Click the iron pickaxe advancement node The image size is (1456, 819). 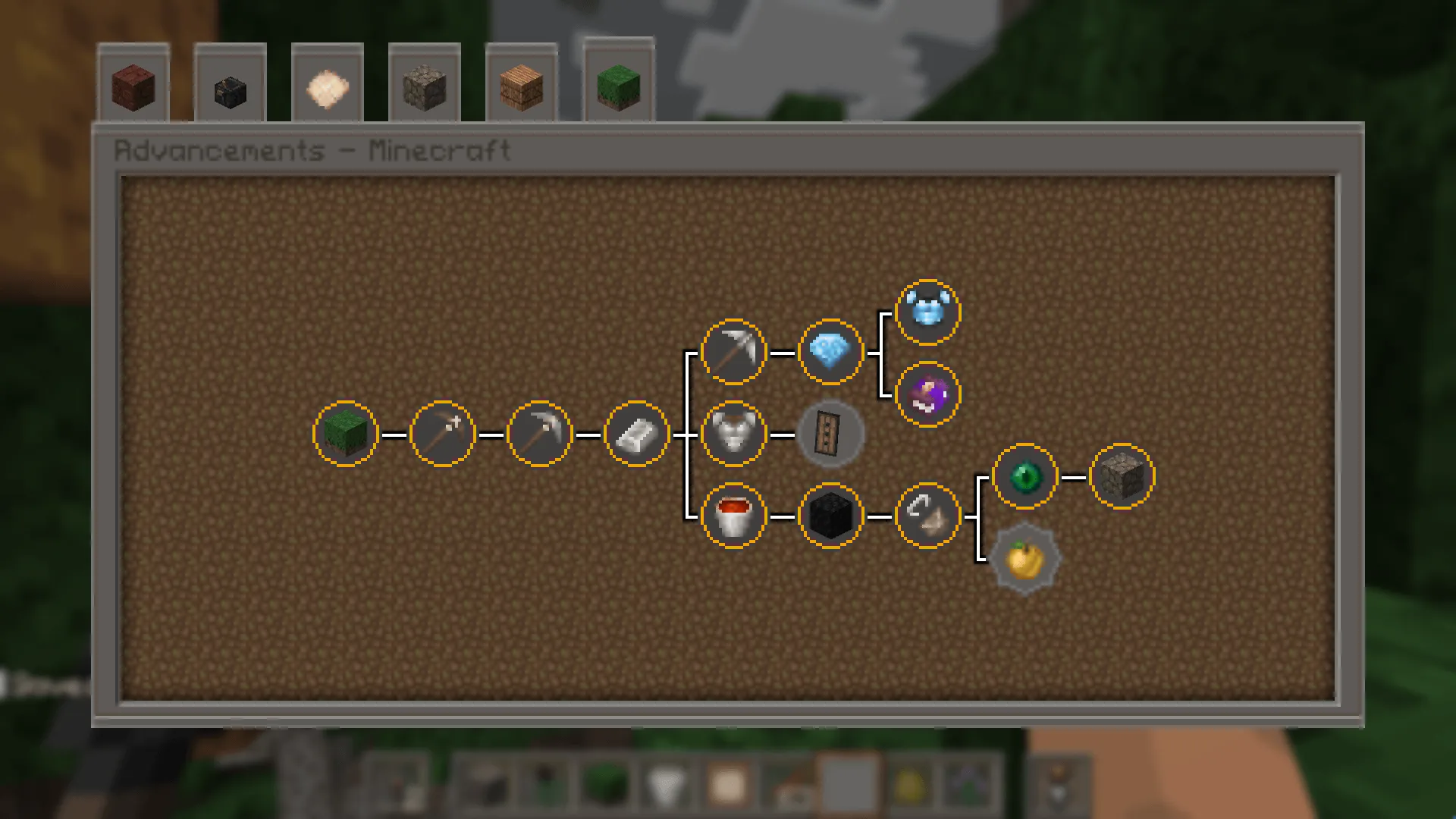[x=733, y=351]
